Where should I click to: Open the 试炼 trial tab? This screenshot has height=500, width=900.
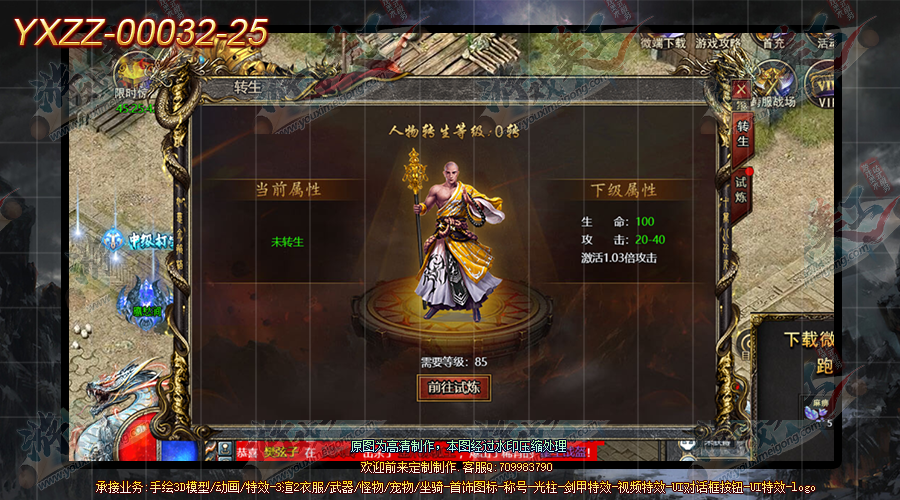(742, 188)
